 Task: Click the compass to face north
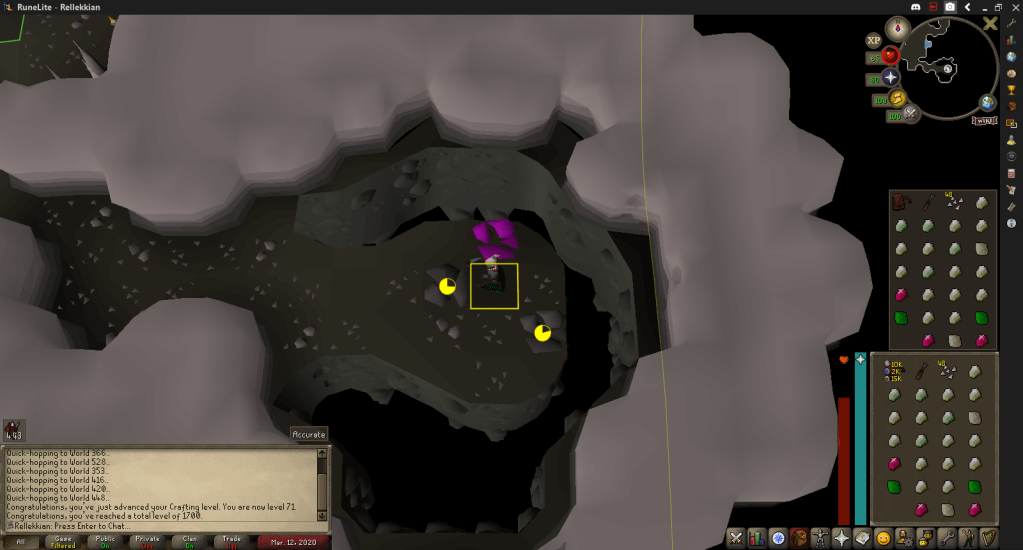[899, 29]
